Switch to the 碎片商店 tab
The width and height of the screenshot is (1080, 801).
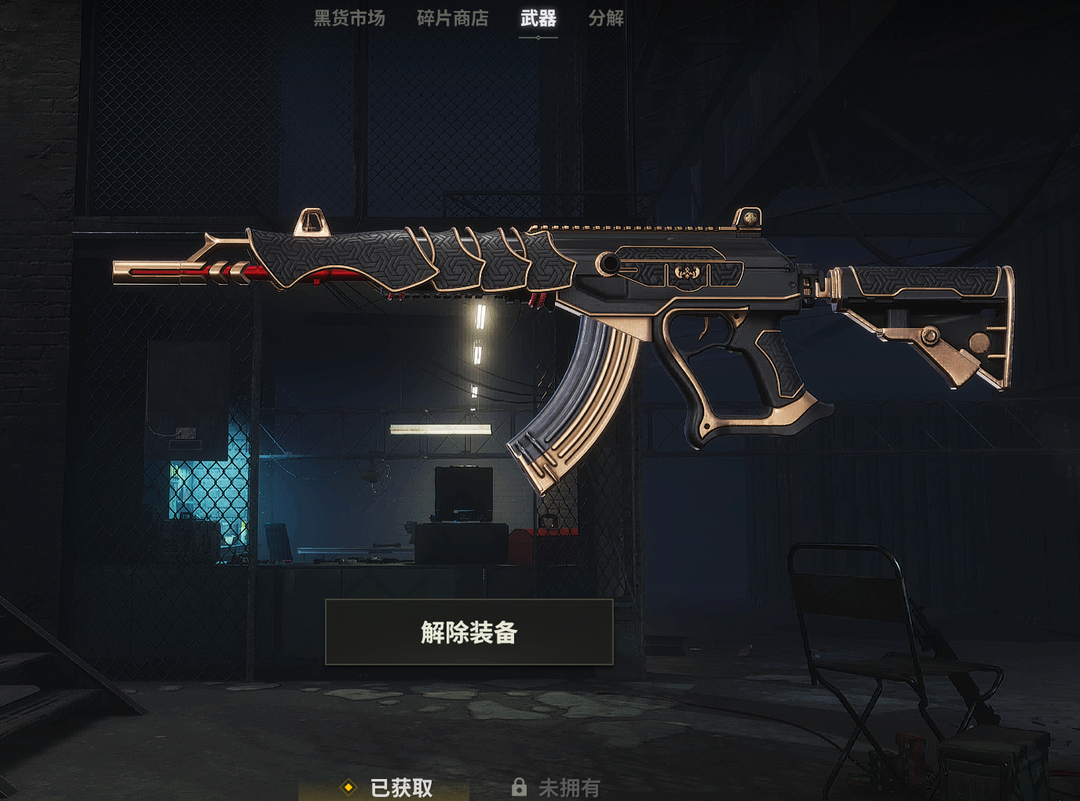pyautogui.click(x=452, y=18)
